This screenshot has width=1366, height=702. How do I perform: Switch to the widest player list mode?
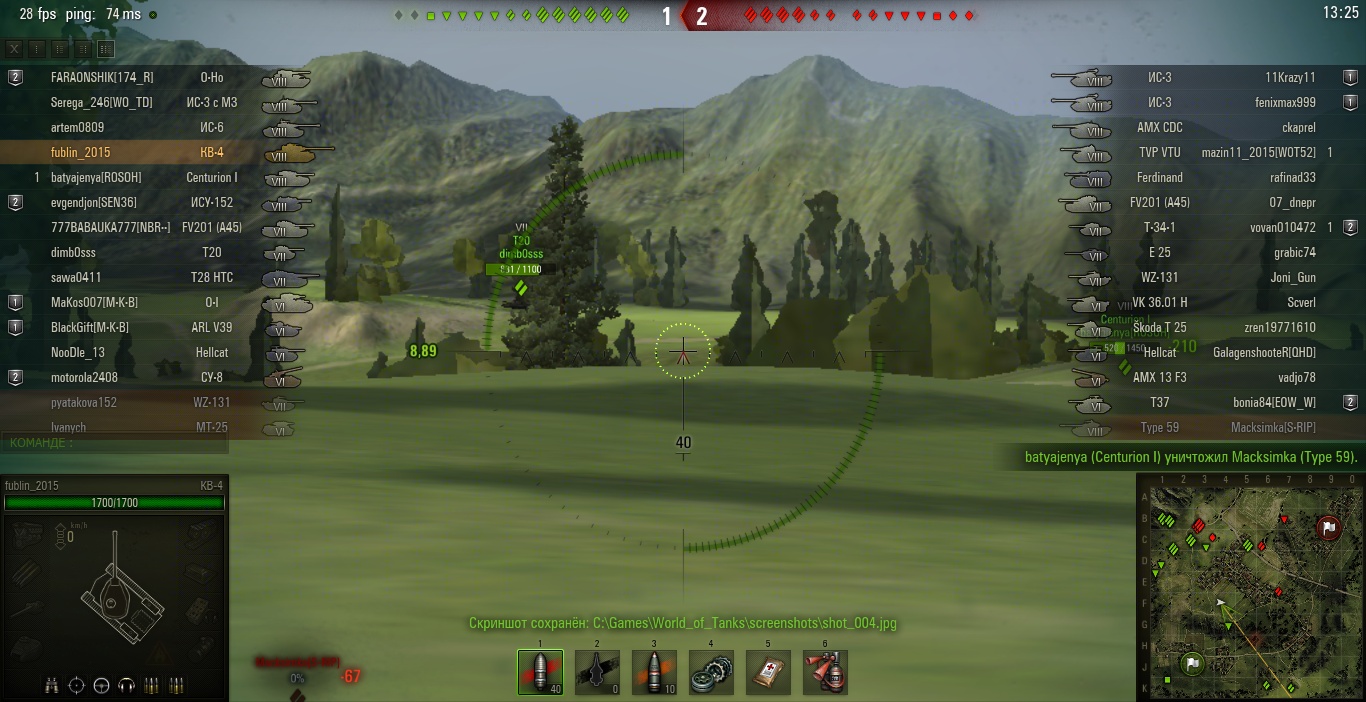(x=105, y=49)
